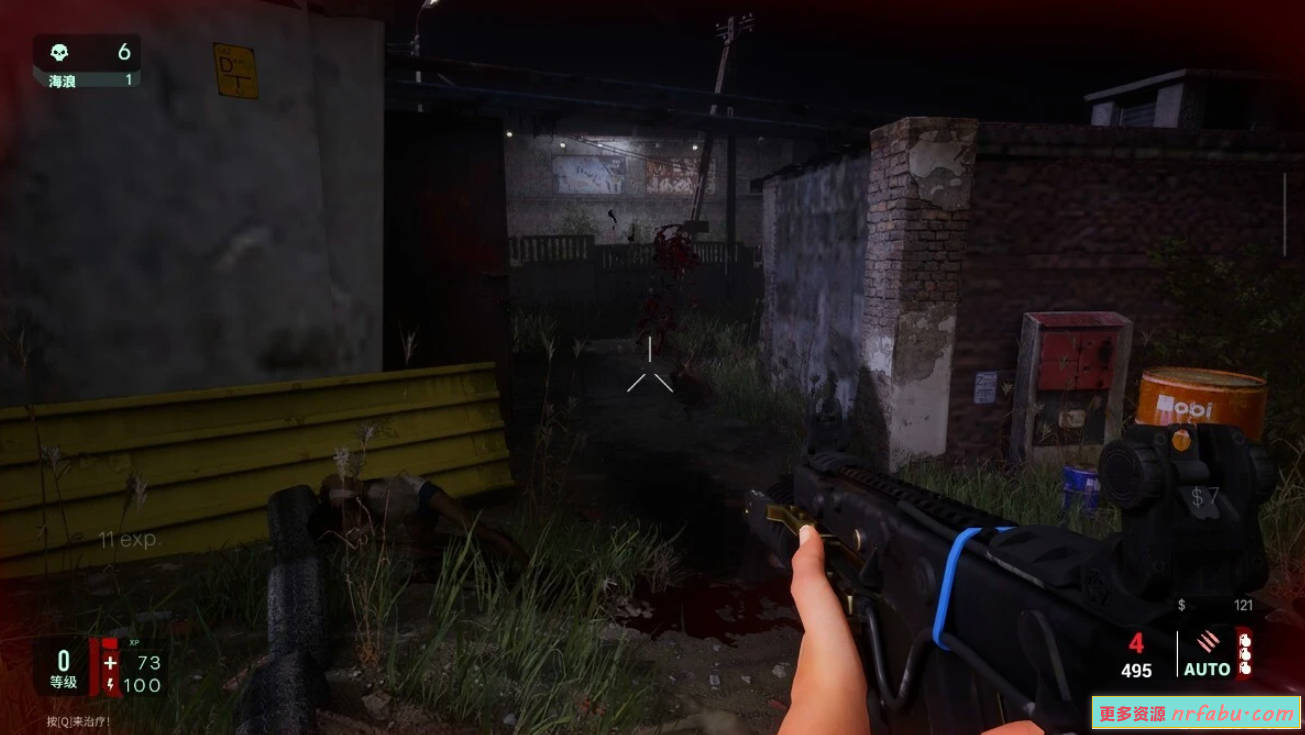Click the crosshair at screen center
The image size is (1305, 735).
pos(652,367)
